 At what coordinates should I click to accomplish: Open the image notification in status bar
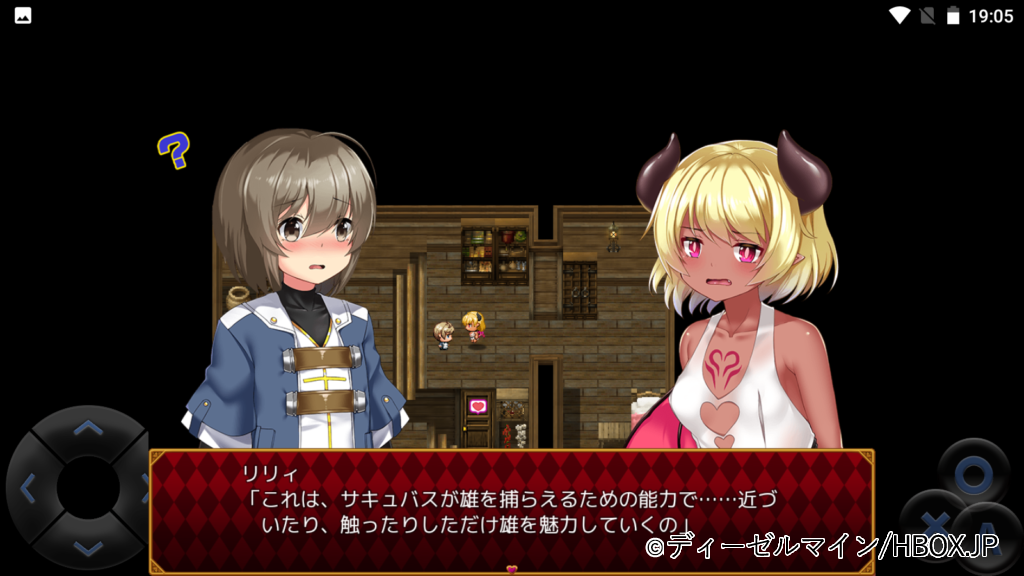(x=22, y=15)
